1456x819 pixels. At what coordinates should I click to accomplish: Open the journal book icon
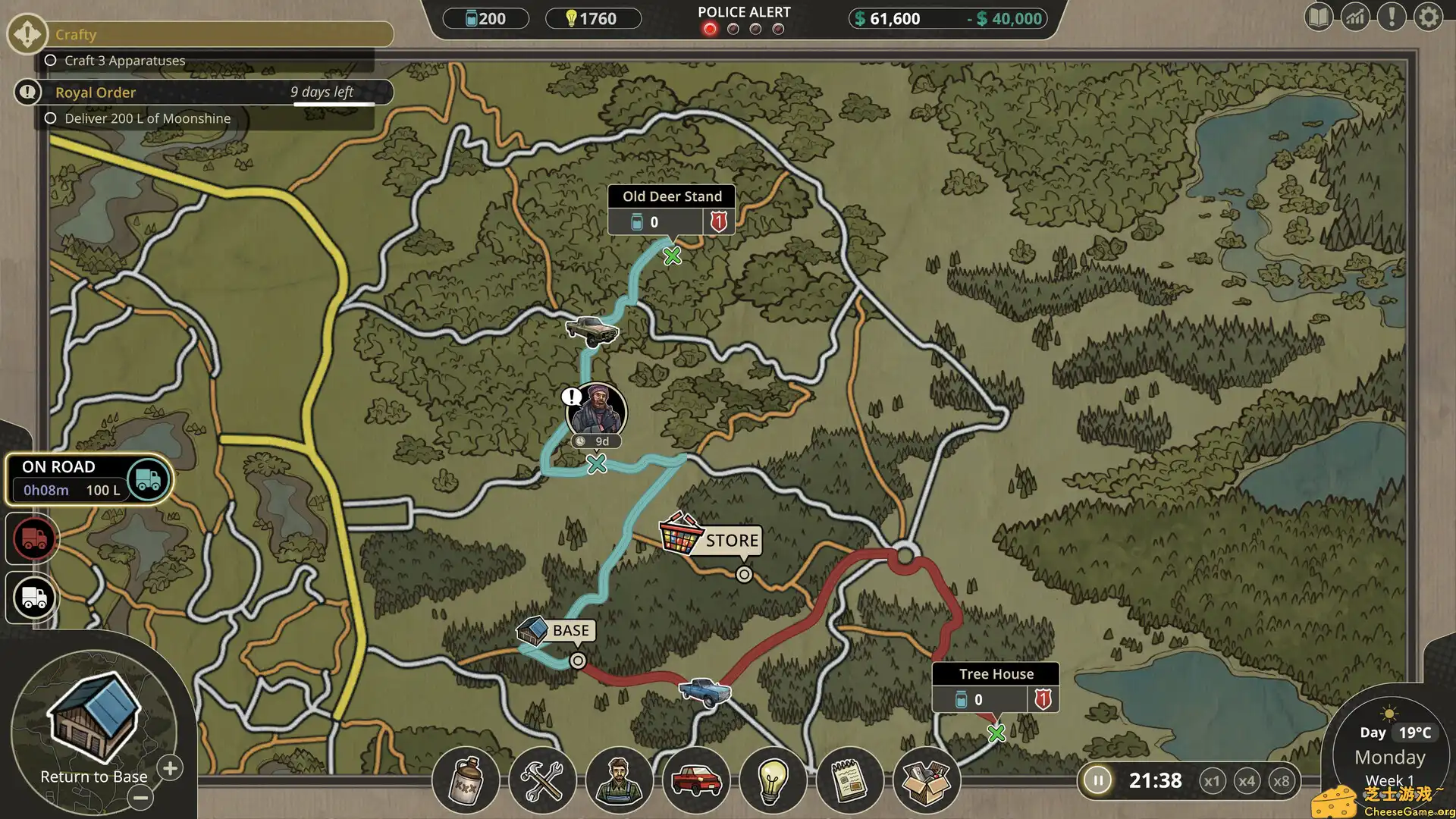[1319, 17]
